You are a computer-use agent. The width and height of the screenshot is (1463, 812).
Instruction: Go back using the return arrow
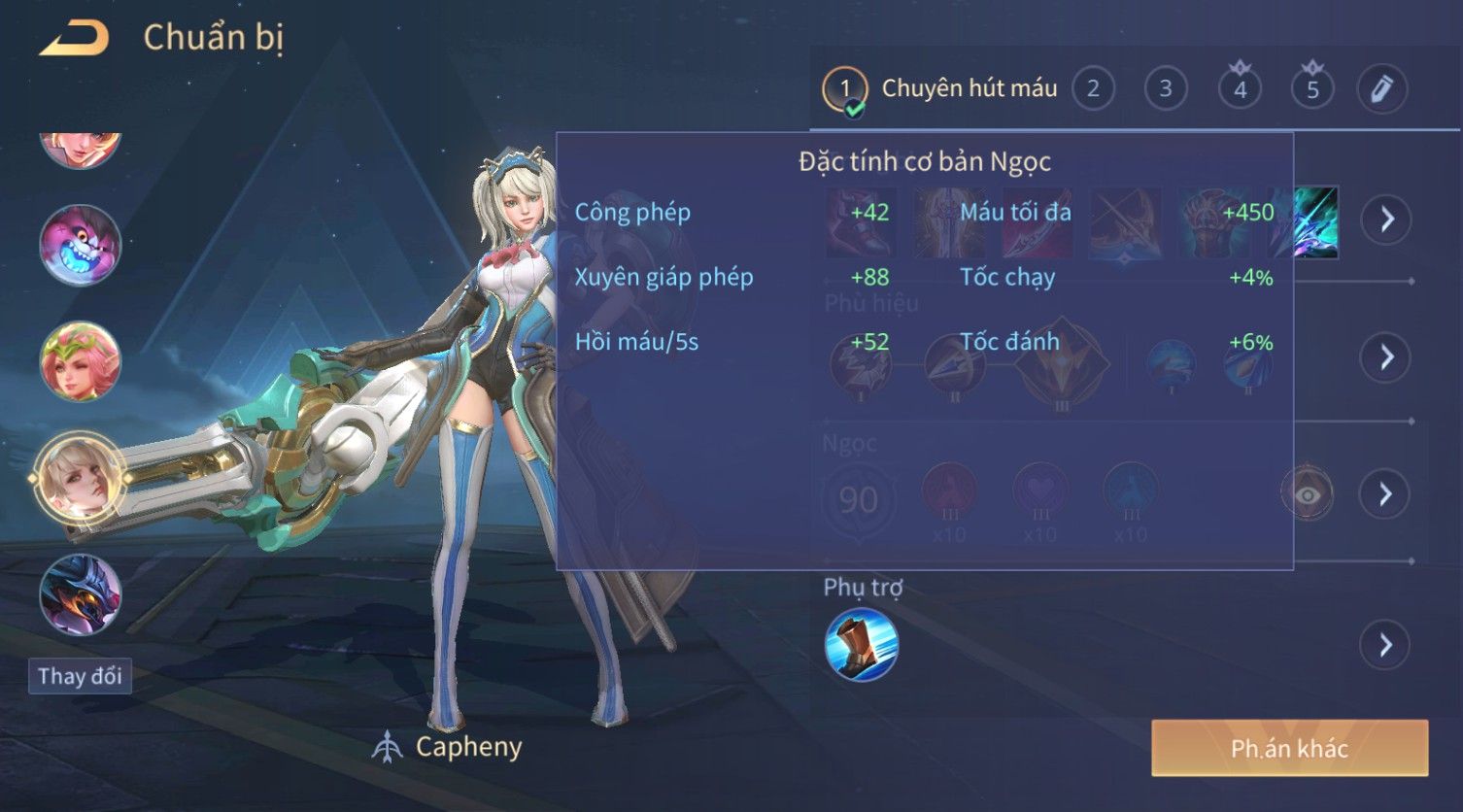pos(75,39)
